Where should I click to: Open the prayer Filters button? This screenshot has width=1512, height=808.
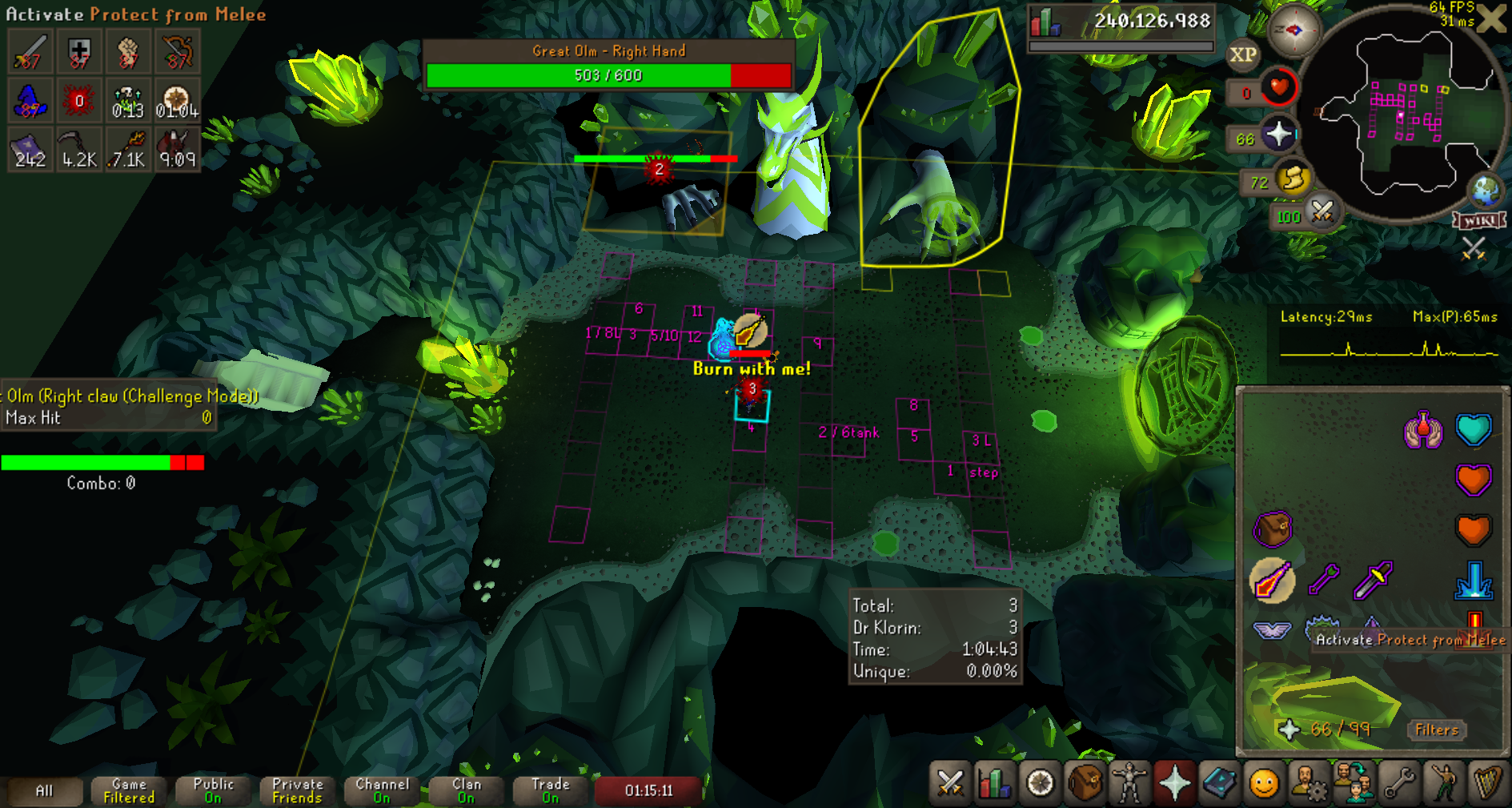pos(1436,730)
